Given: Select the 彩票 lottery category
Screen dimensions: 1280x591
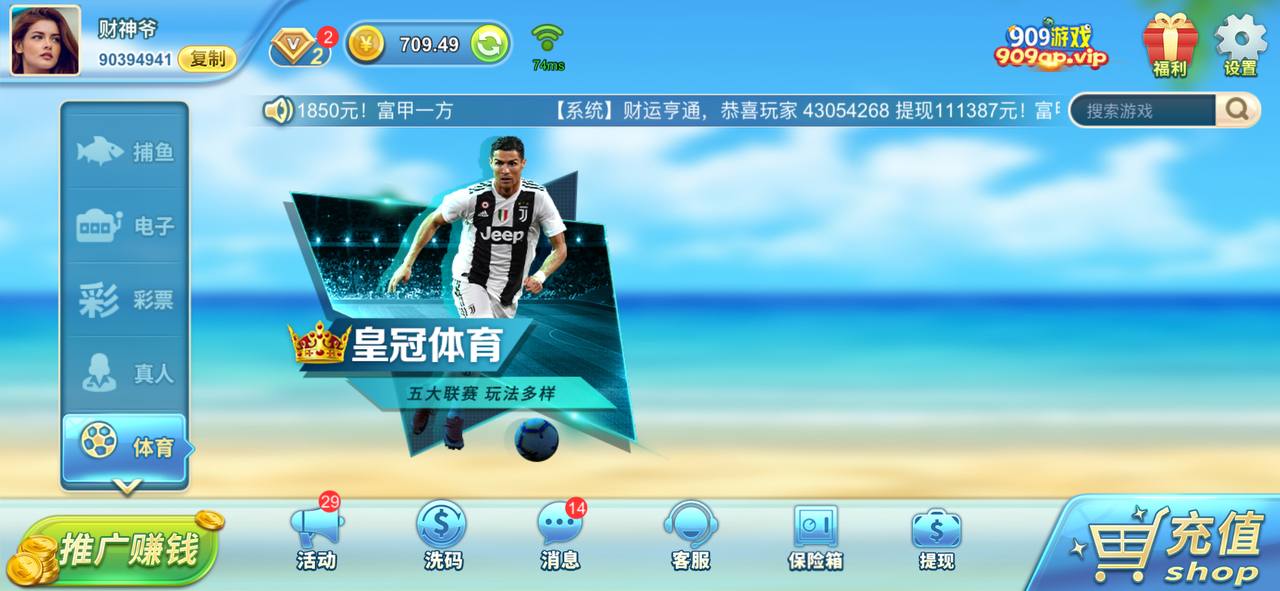Looking at the screenshot, I should coord(125,300).
